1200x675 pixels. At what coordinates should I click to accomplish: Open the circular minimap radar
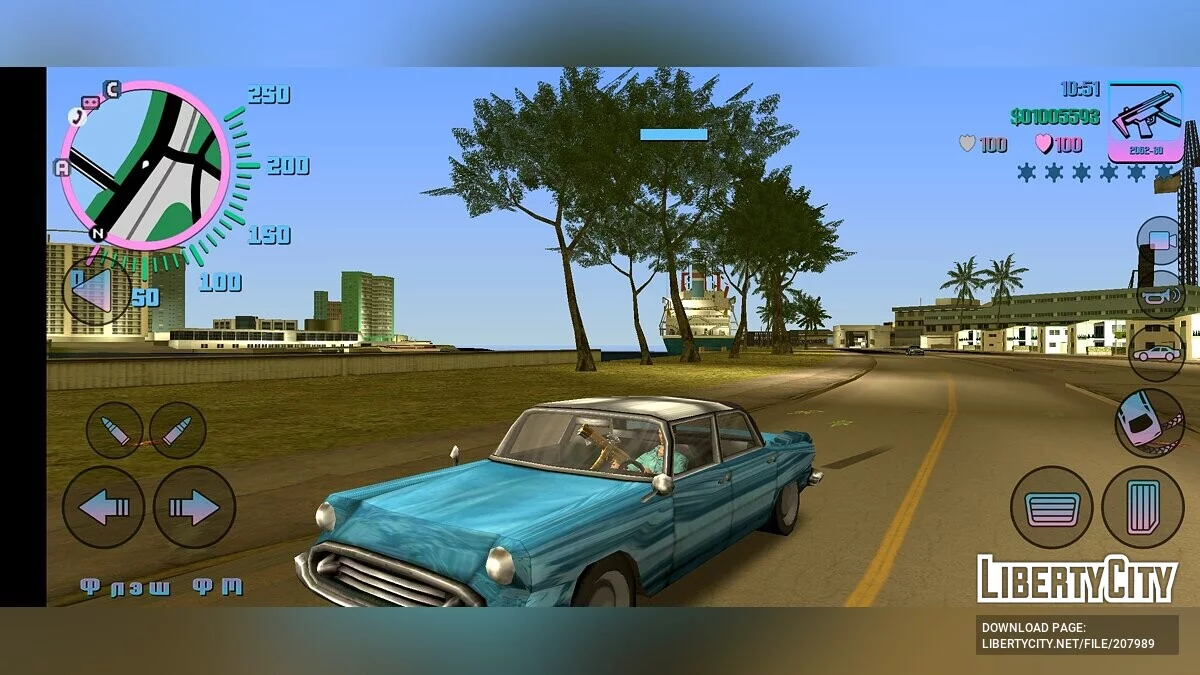click(x=145, y=166)
